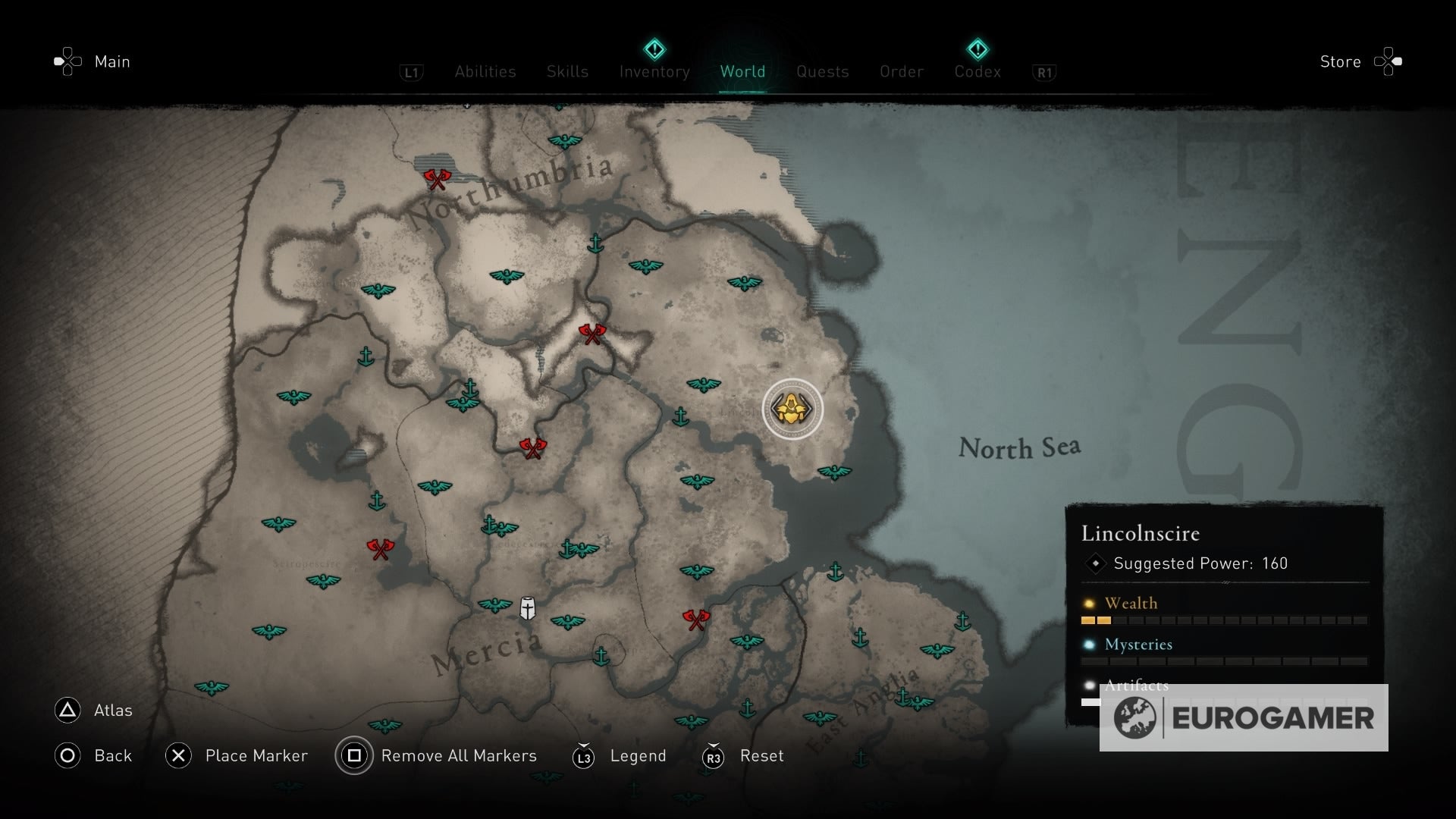1456x819 pixels.
Task: Select the anchor dock icon near Northumbria coast
Action: [597, 243]
